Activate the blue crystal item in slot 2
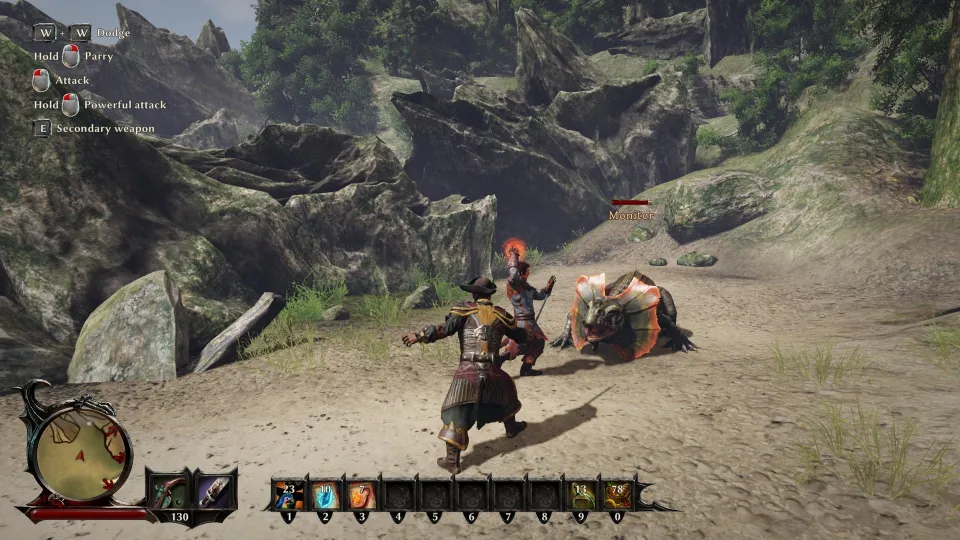Image resolution: width=960 pixels, height=540 pixels. pos(325,495)
